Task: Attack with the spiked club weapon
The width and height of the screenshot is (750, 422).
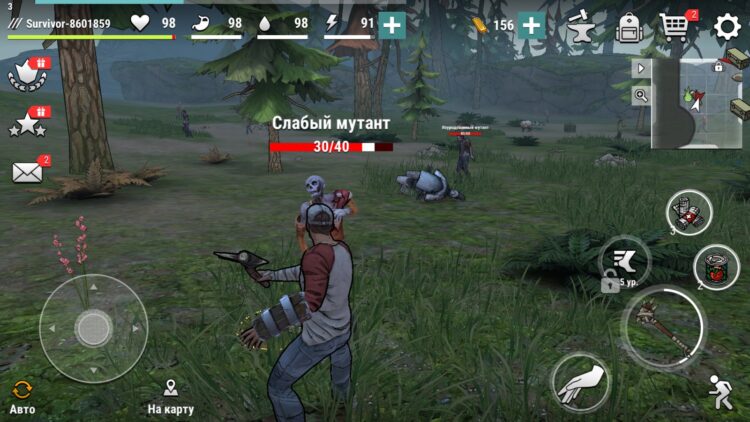Action: tap(663, 327)
